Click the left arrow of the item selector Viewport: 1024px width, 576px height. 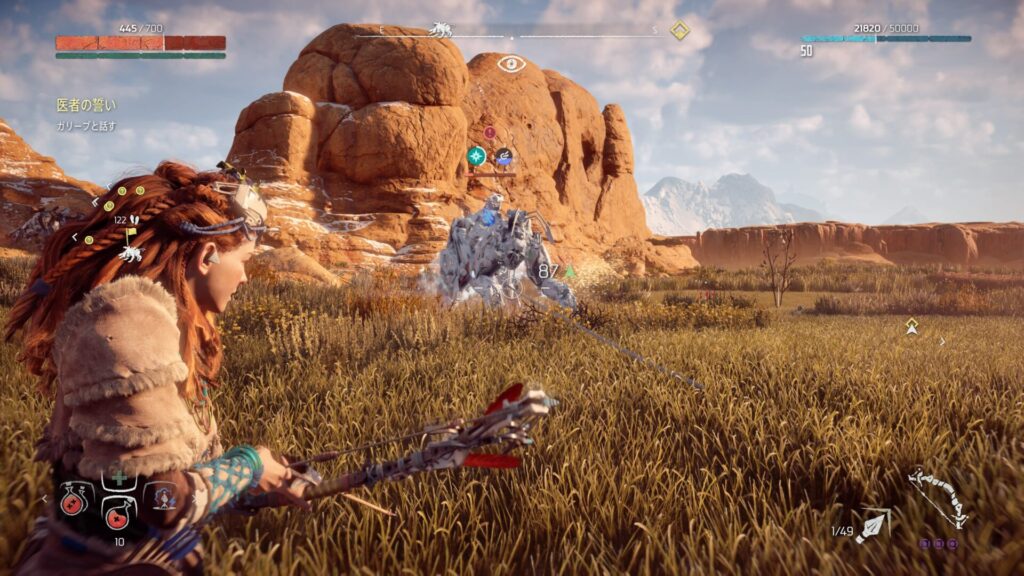[x=44, y=497]
